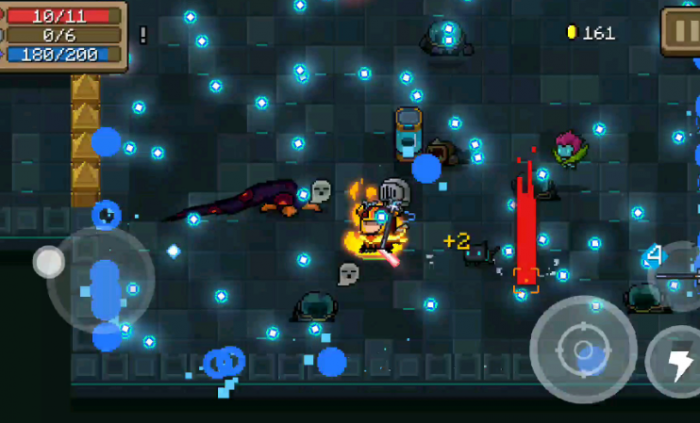Tap the crosshair attack button
The width and height of the screenshot is (700, 423).
(x=583, y=349)
